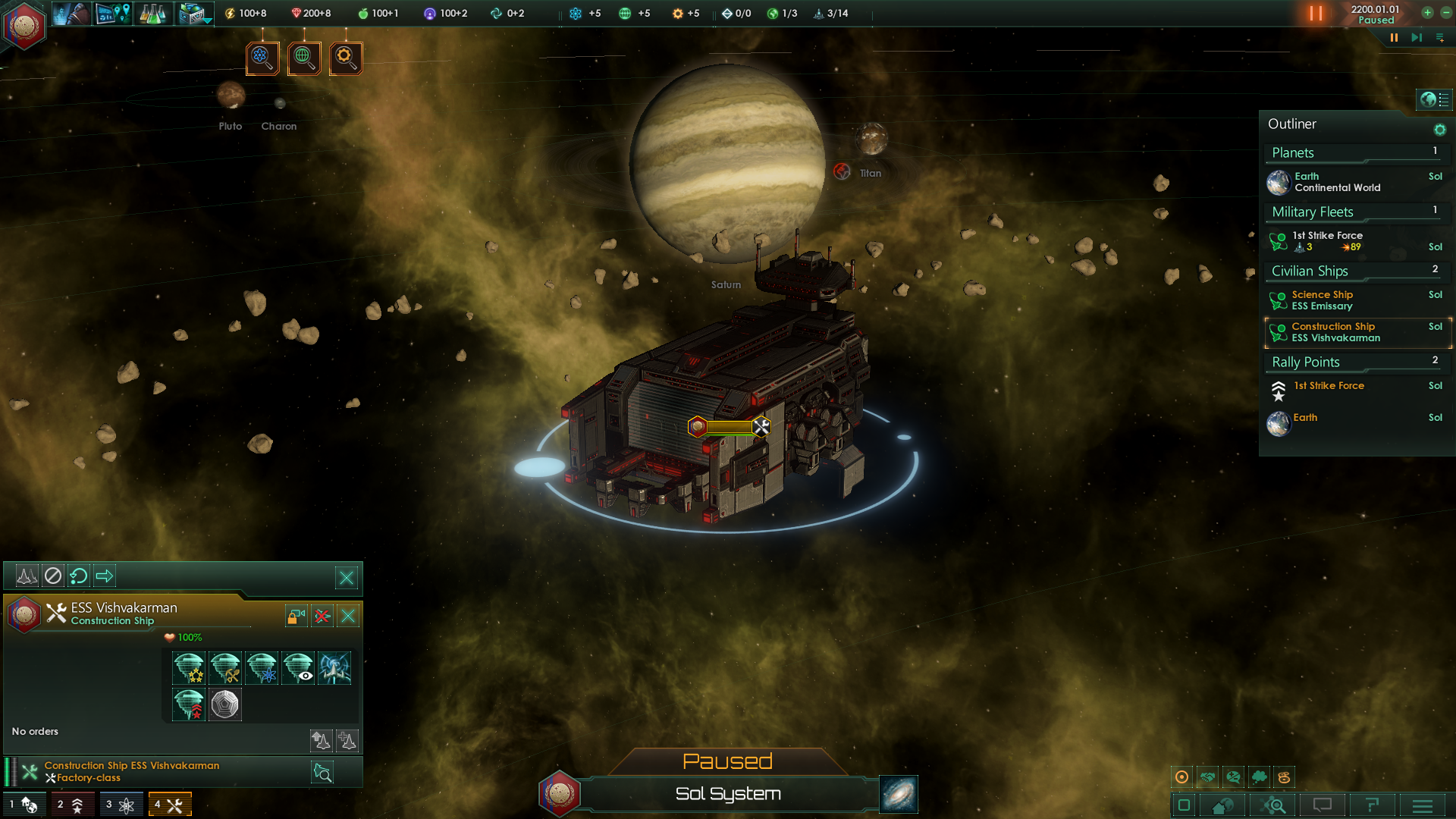Open the Technology screen from top bar
This screenshot has height=819, width=1456.
[152, 14]
